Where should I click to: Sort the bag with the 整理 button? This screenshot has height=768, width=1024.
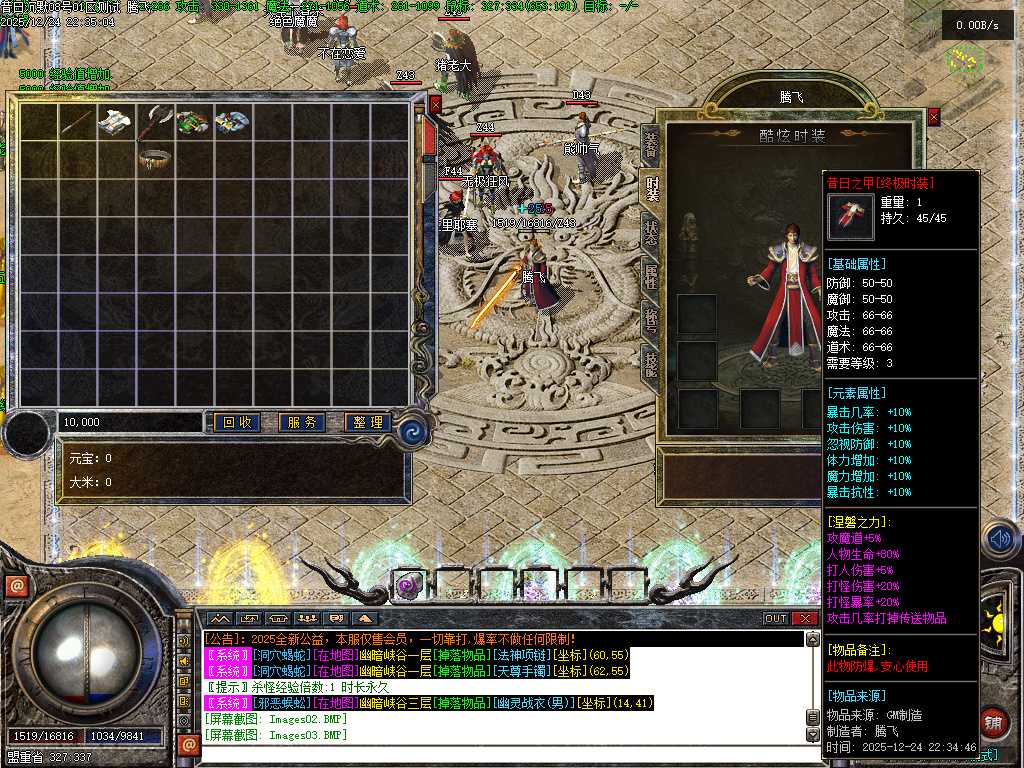(x=366, y=423)
